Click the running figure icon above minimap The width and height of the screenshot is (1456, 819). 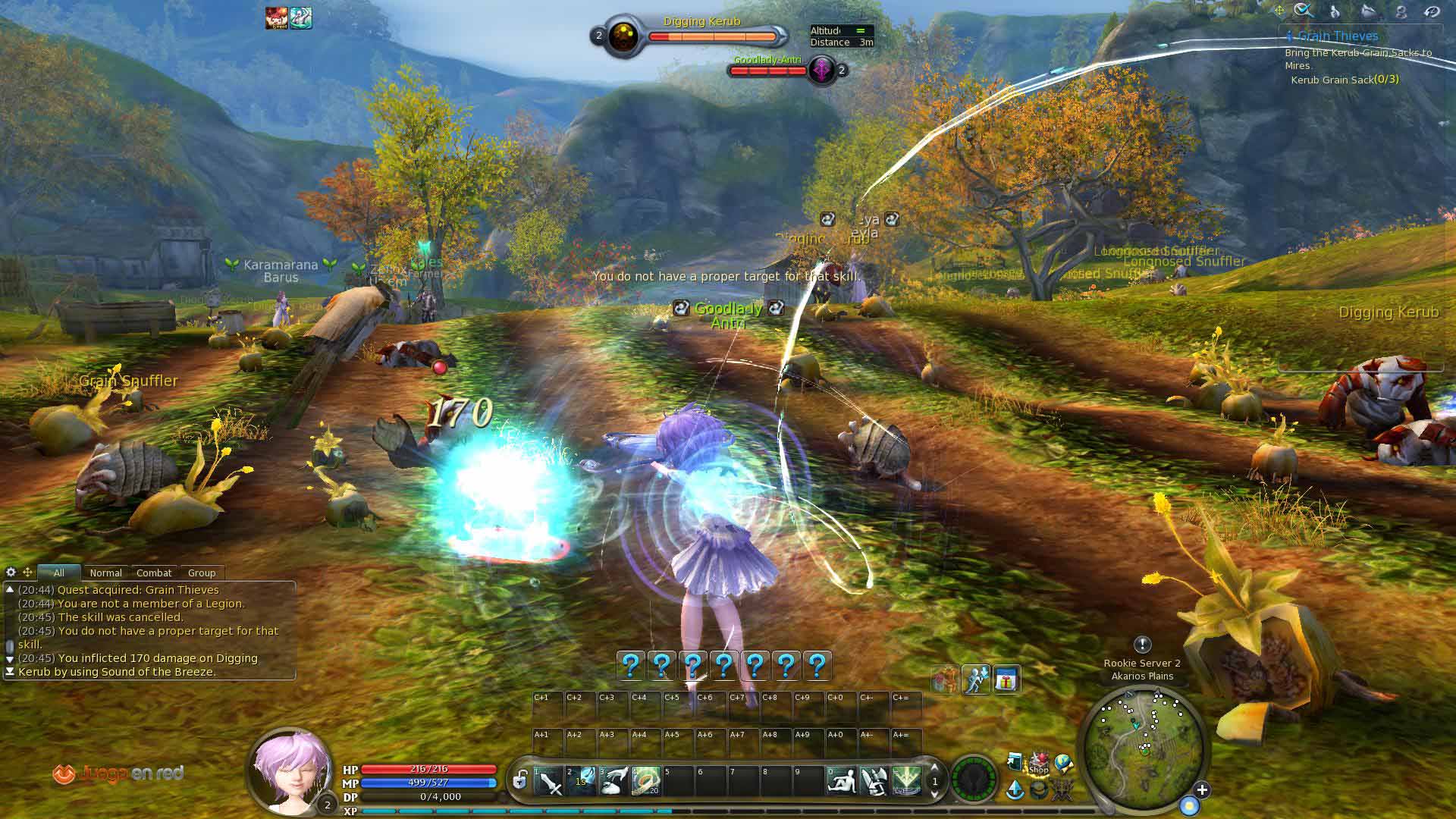coord(976,680)
